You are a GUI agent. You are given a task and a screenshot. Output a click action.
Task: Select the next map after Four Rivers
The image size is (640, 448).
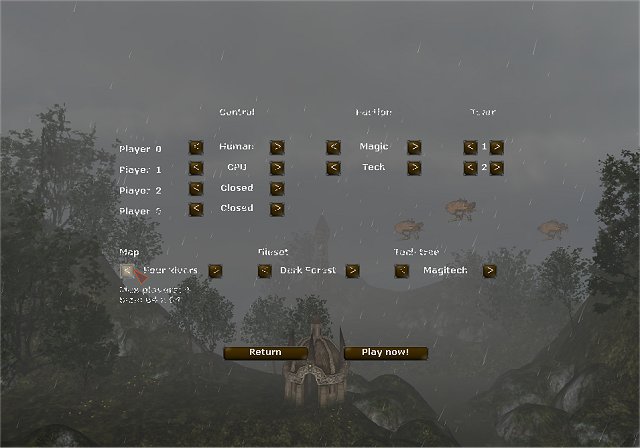tap(215, 270)
